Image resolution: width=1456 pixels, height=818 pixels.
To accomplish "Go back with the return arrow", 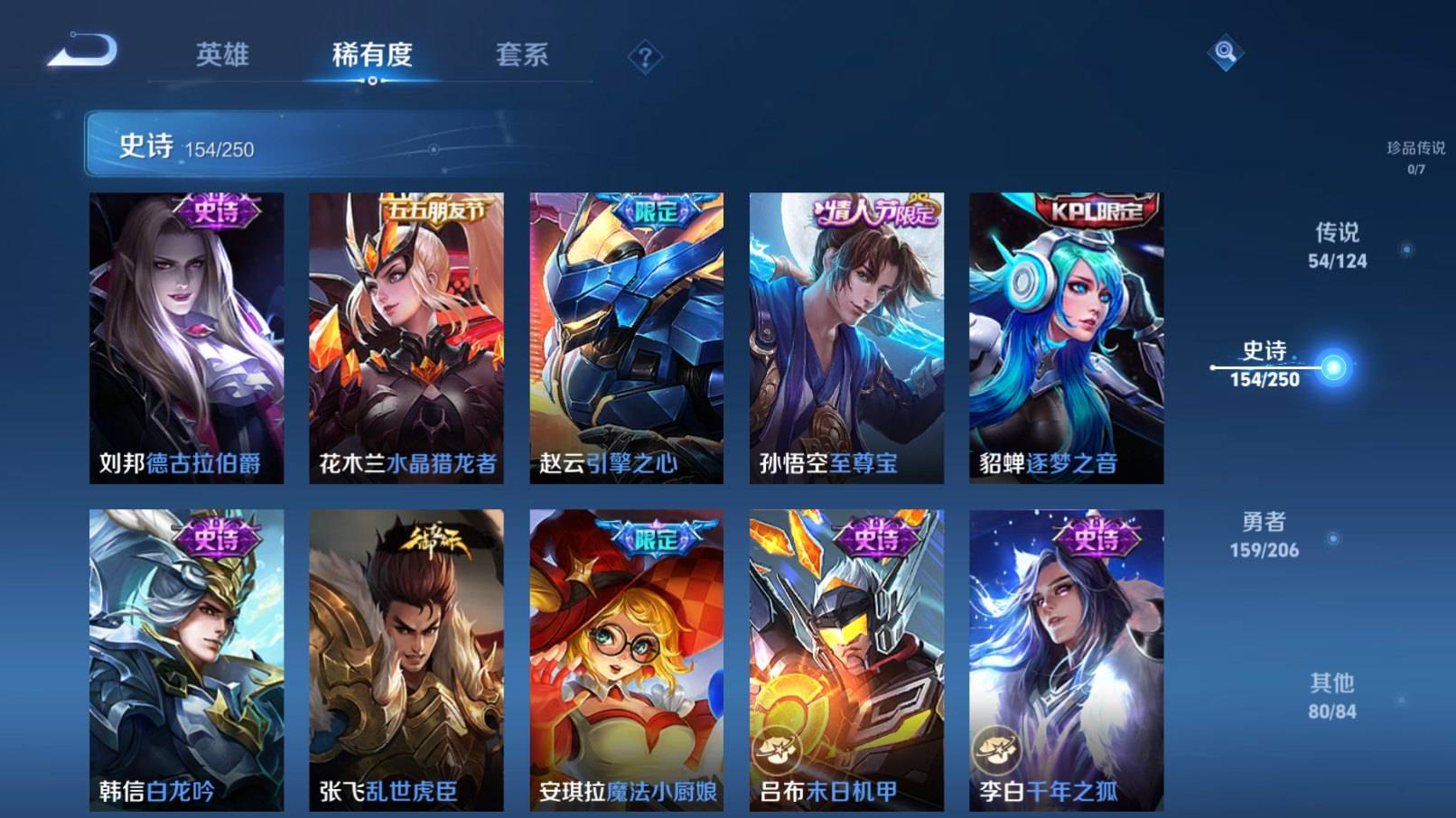I will (83, 51).
